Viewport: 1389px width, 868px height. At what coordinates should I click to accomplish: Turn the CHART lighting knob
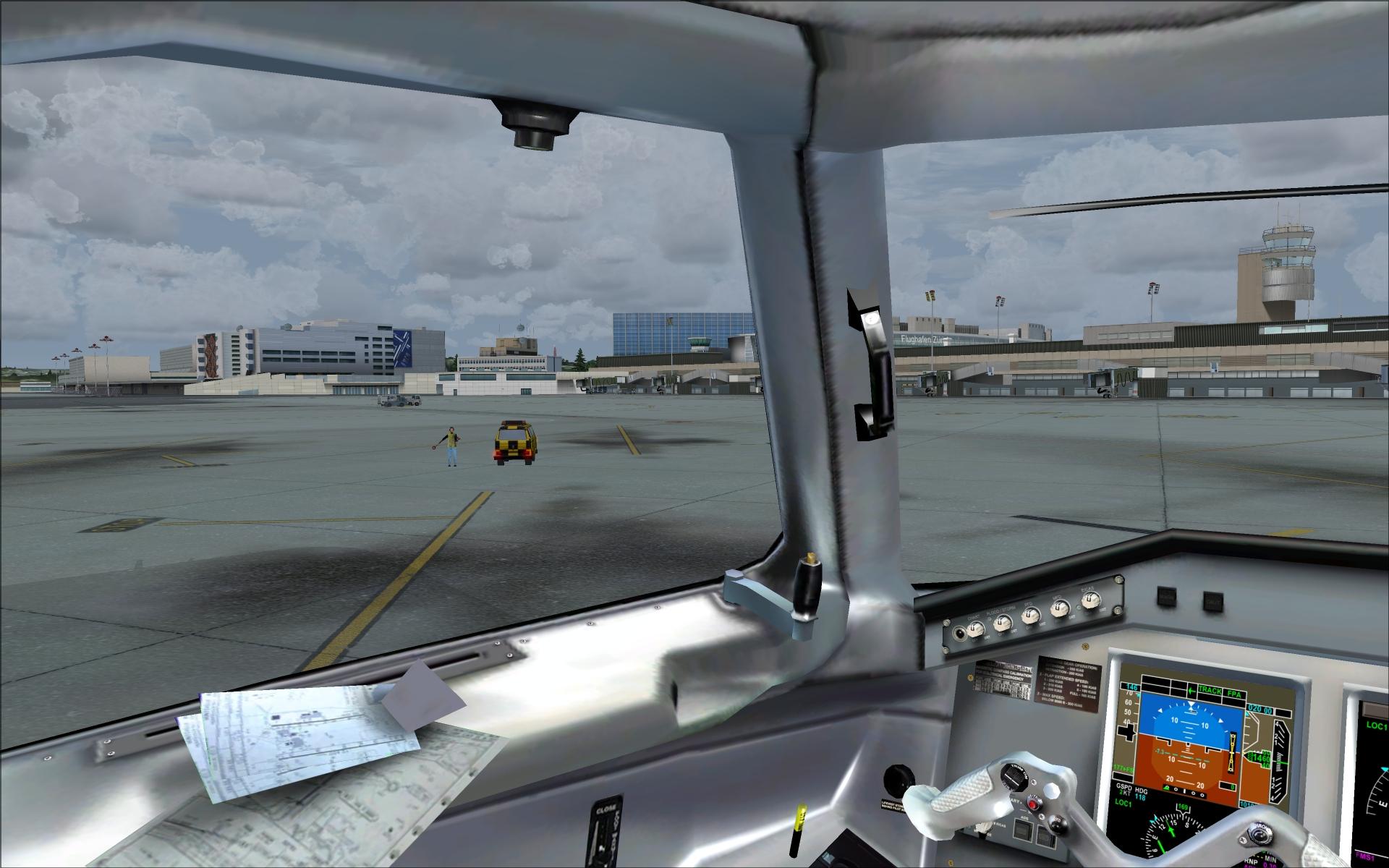pos(974,629)
